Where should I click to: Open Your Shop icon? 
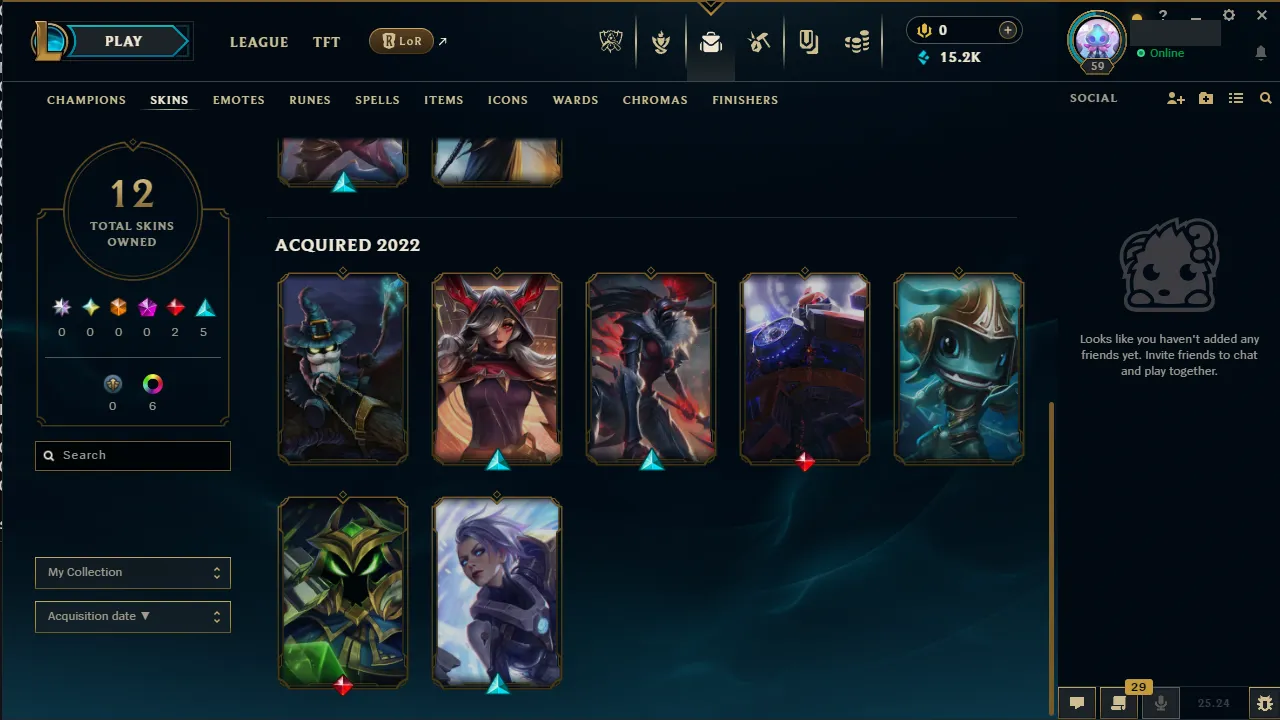pos(808,42)
